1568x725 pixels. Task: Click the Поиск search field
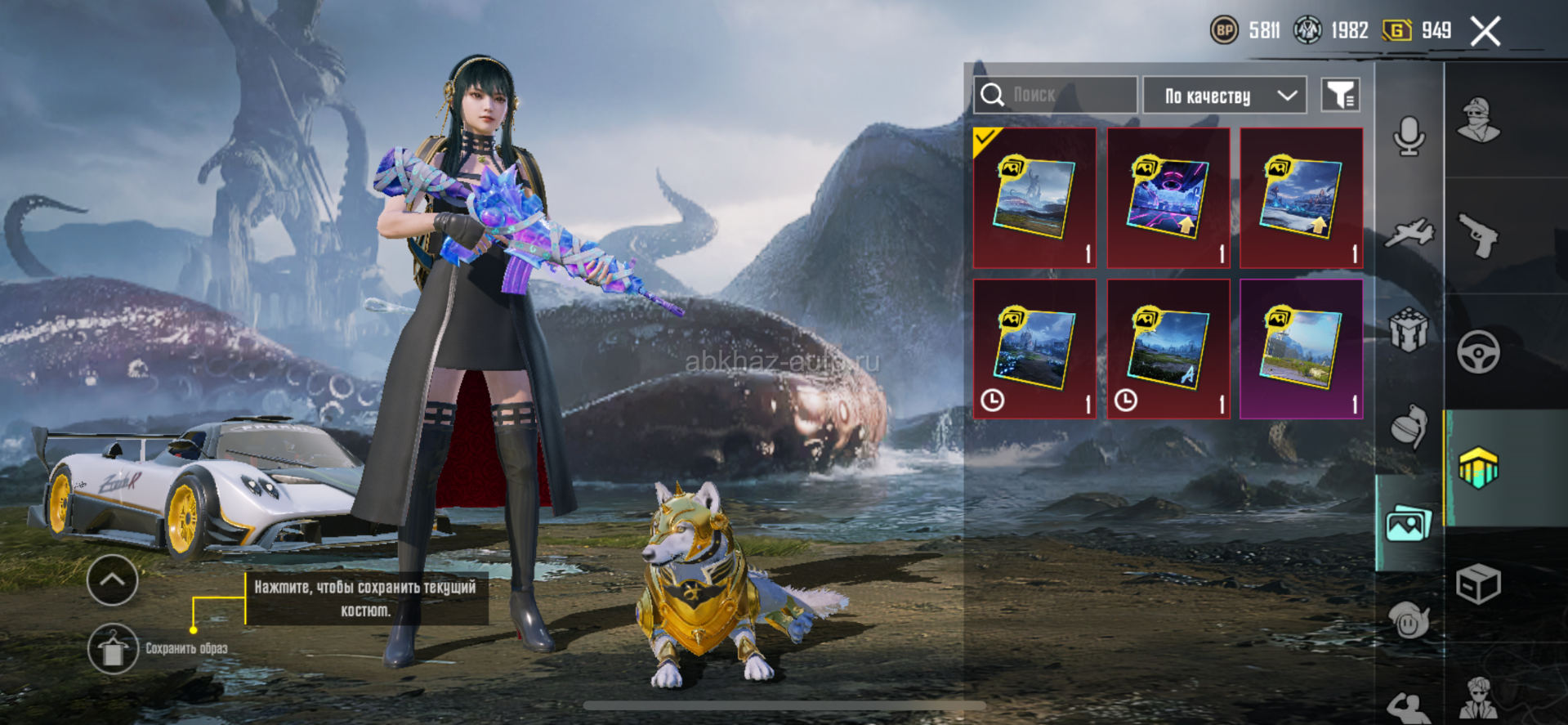coord(1055,95)
